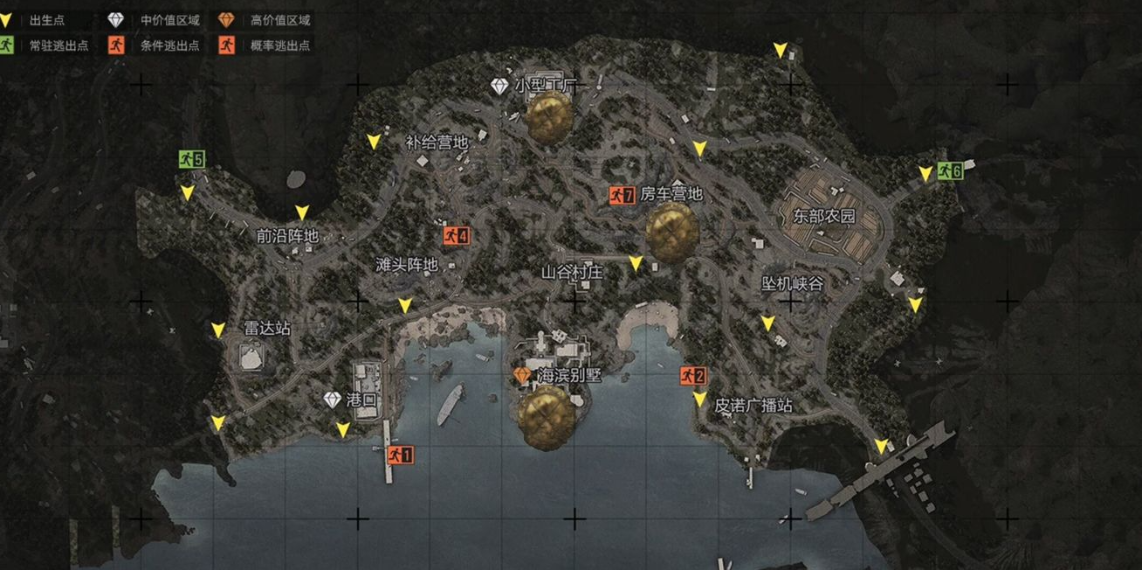This screenshot has height=570, width=1142.
Task: Click the white diamond at 小型工厂
Action: [500, 87]
